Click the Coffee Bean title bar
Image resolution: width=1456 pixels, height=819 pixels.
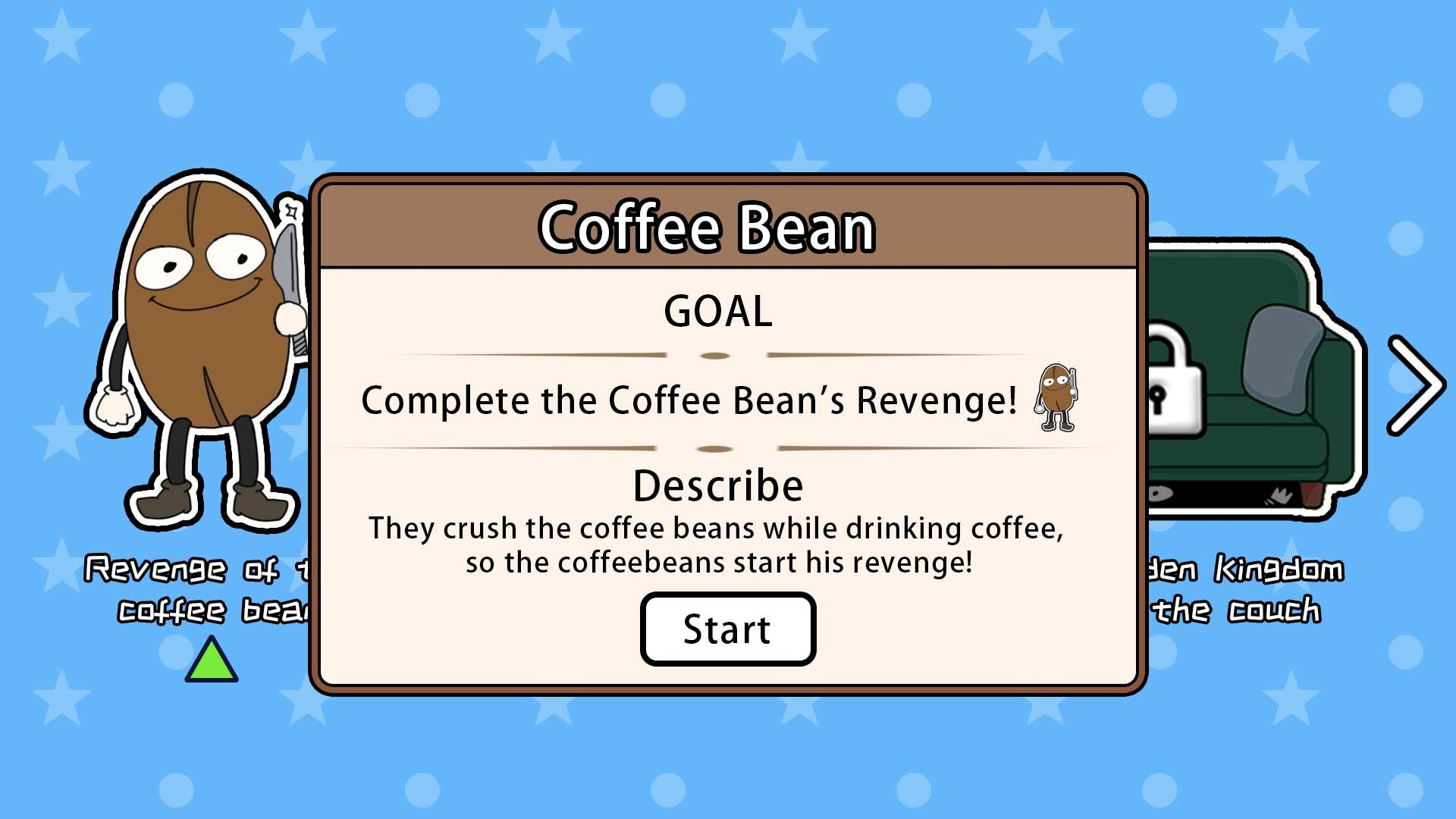pyautogui.click(x=709, y=227)
